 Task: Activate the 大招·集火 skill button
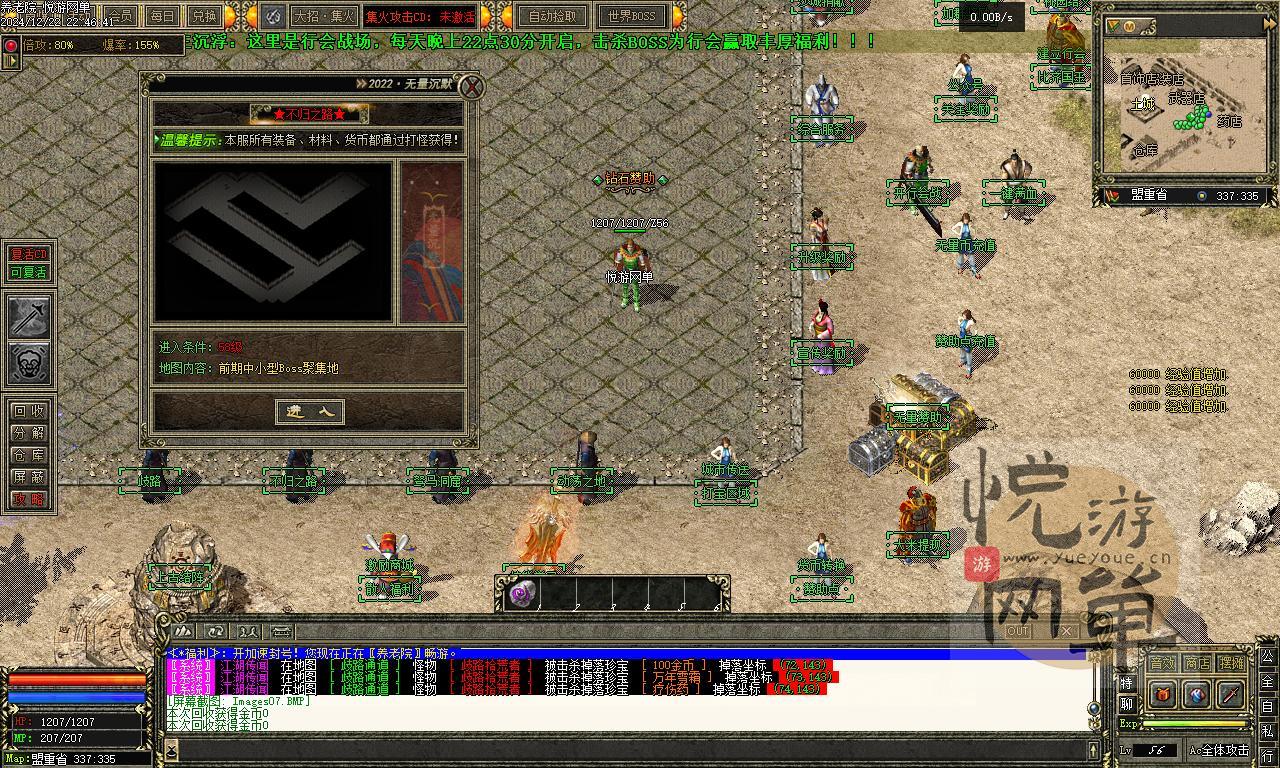[x=324, y=16]
